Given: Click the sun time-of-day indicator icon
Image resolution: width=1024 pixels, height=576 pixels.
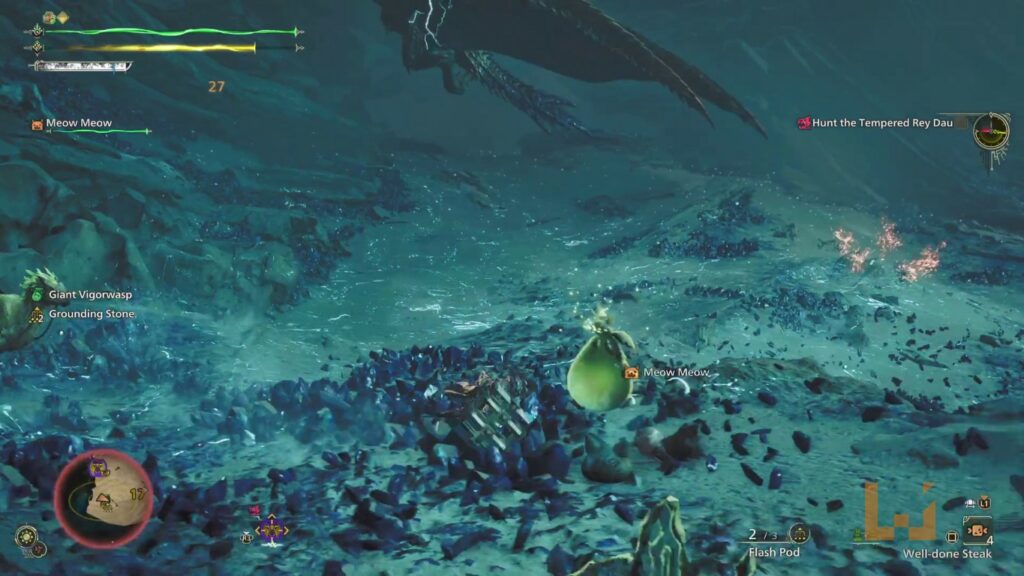Looking at the screenshot, I should pyautogui.click(x=26, y=537).
